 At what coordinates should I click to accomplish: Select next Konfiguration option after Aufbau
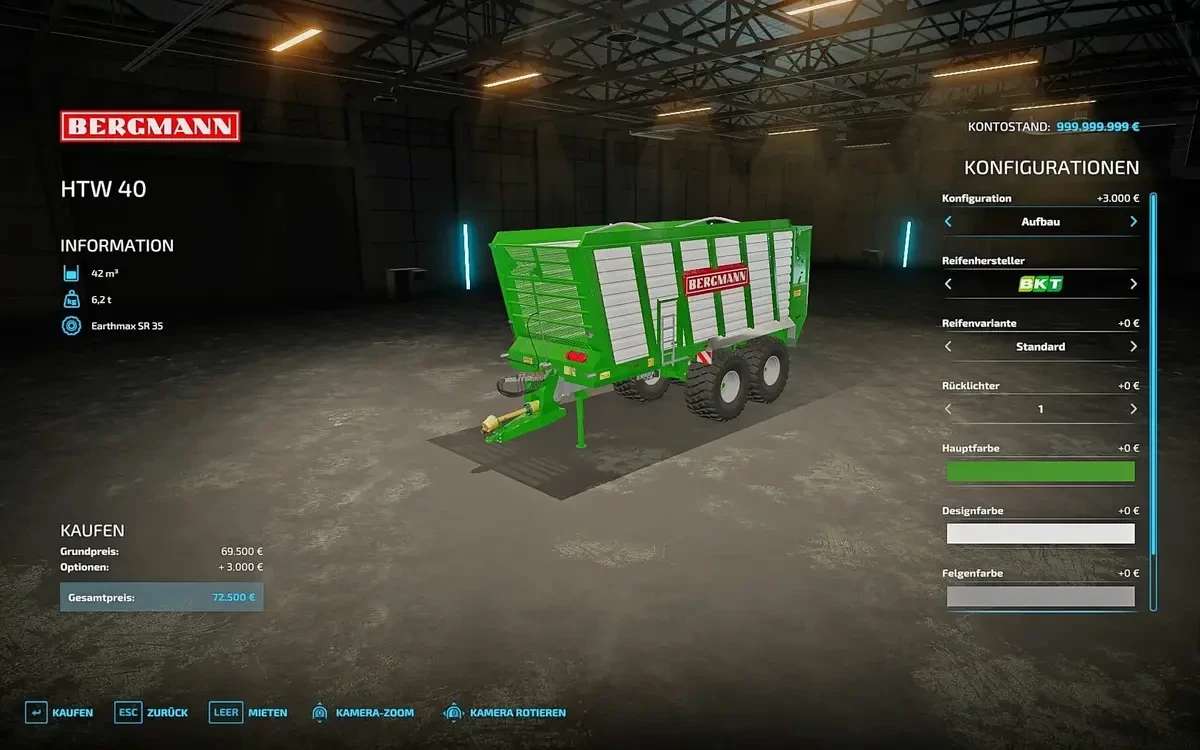(x=1133, y=222)
